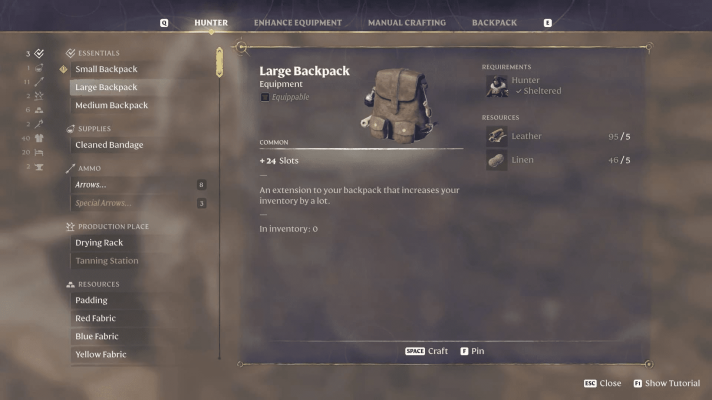The width and height of the screenshot is (712, 400).
Task: Expand the Arrows recipe group
Action: tap(90, 185)
